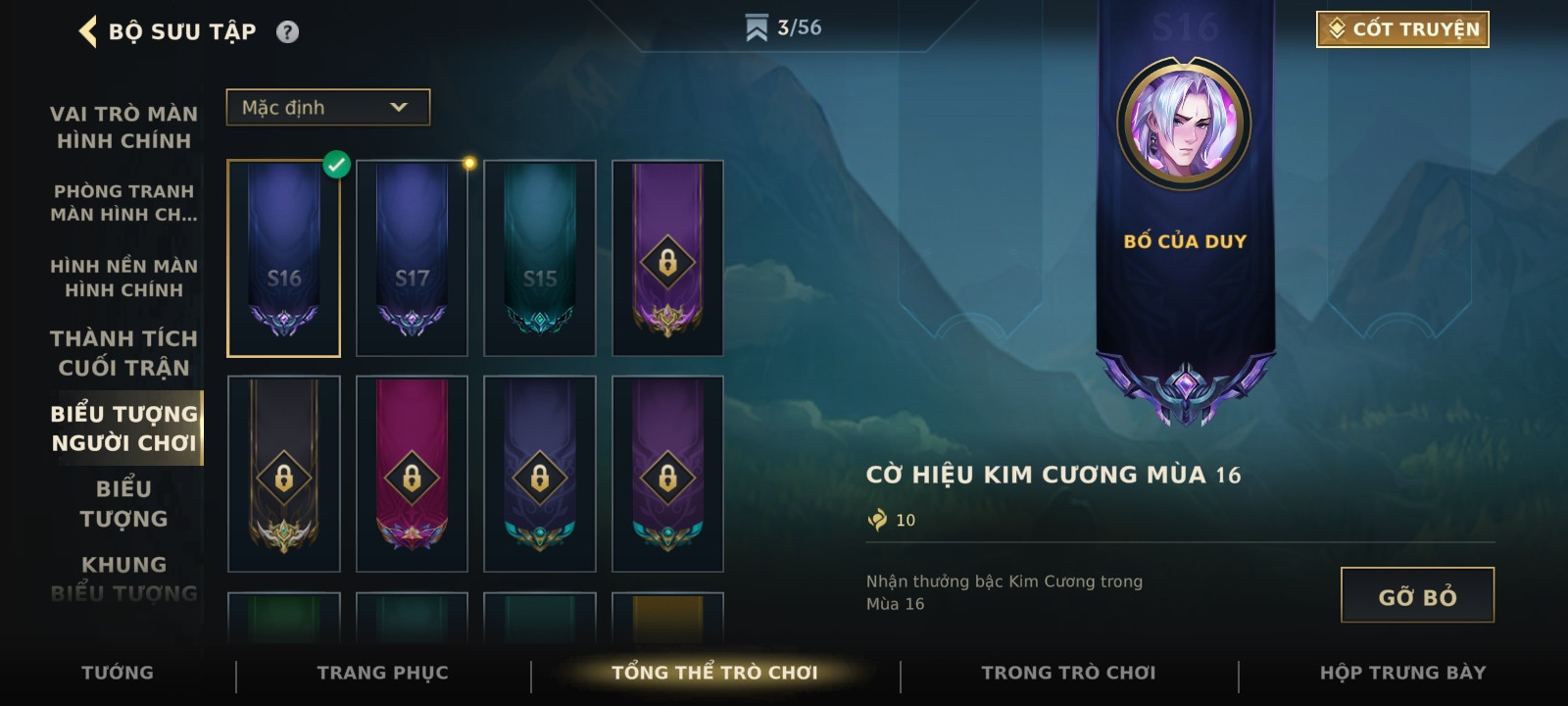1568x706 pixels.
Task: Select the locked dark grey gold-trimmed banner
Action: coord(284,474)
